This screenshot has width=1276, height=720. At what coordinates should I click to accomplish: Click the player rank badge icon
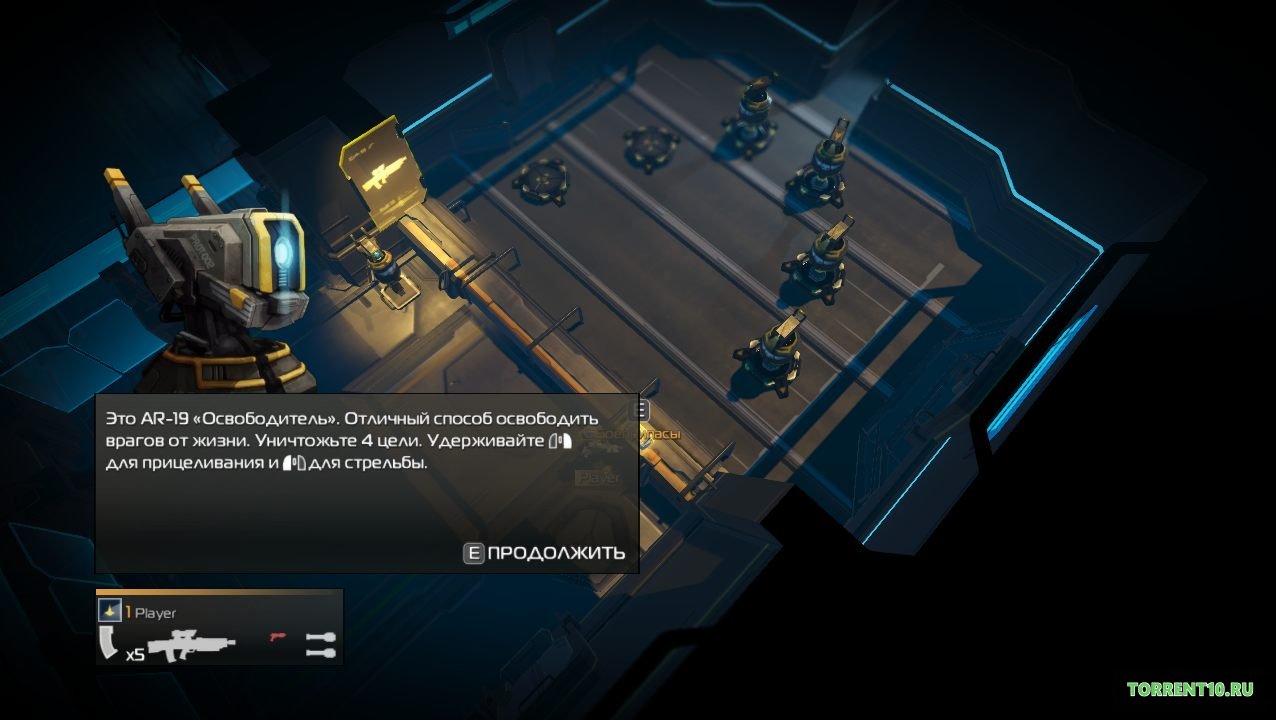pos(109,611)
